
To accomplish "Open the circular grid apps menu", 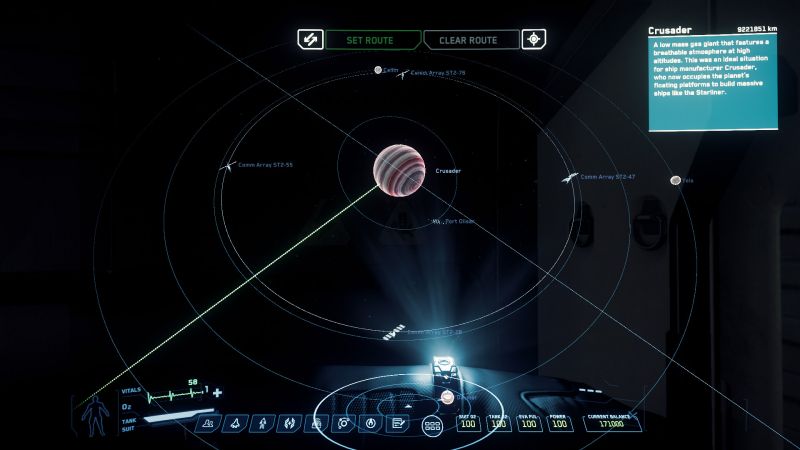I will [433, 426].
